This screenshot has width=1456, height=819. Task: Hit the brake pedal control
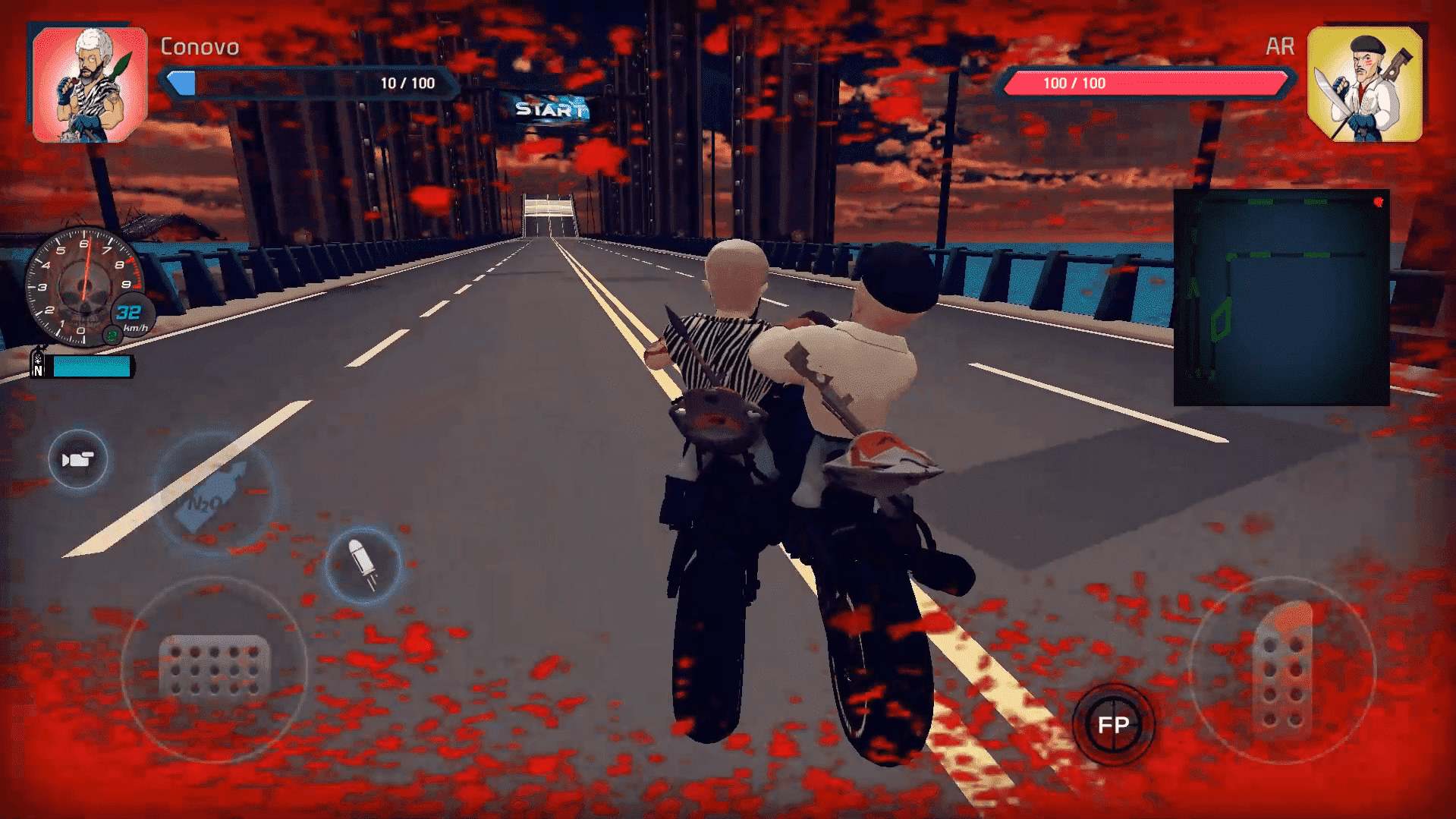point(214,667)
